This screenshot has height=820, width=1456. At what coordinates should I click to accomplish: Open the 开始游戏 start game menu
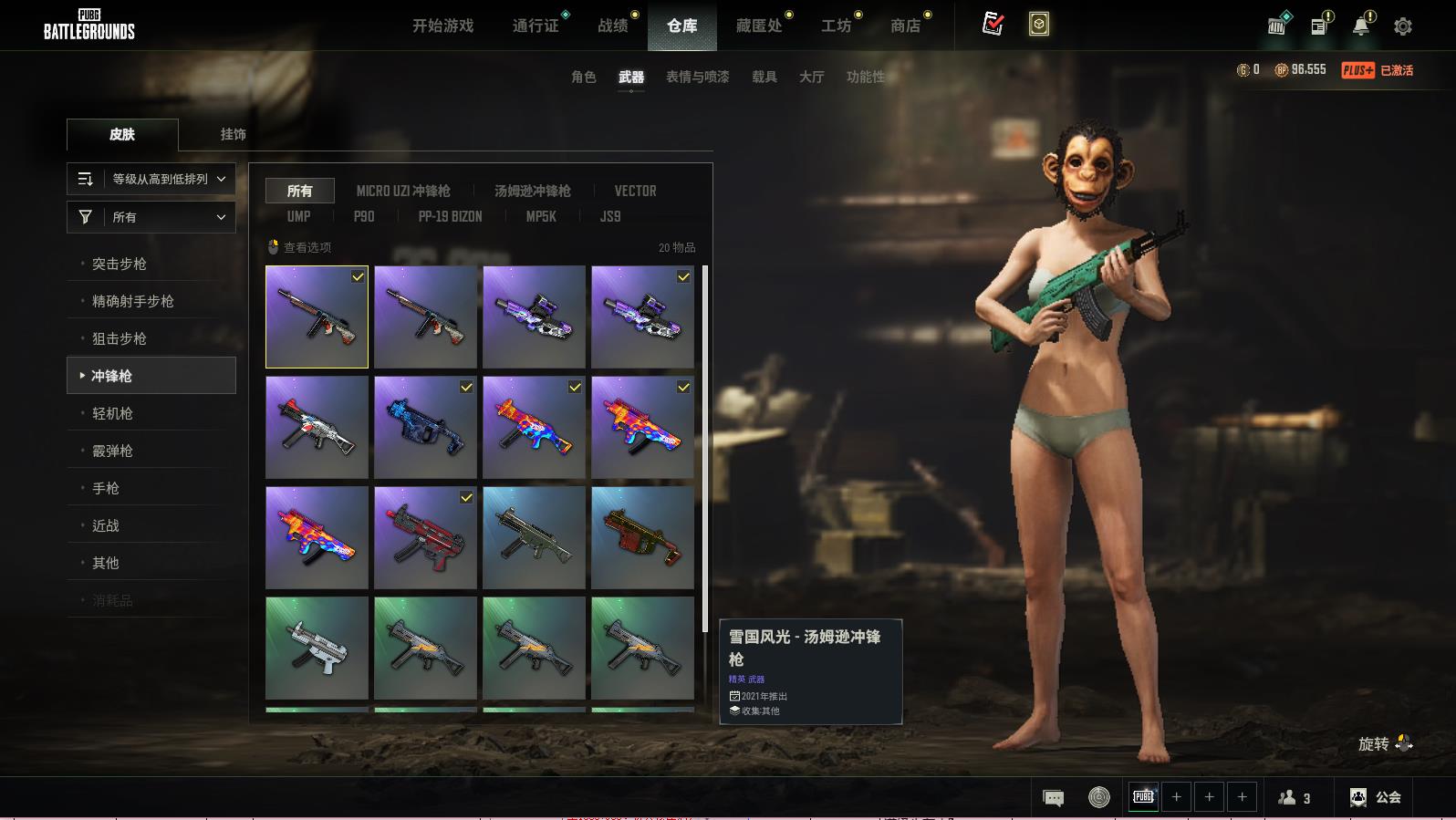tap(442, 26)
